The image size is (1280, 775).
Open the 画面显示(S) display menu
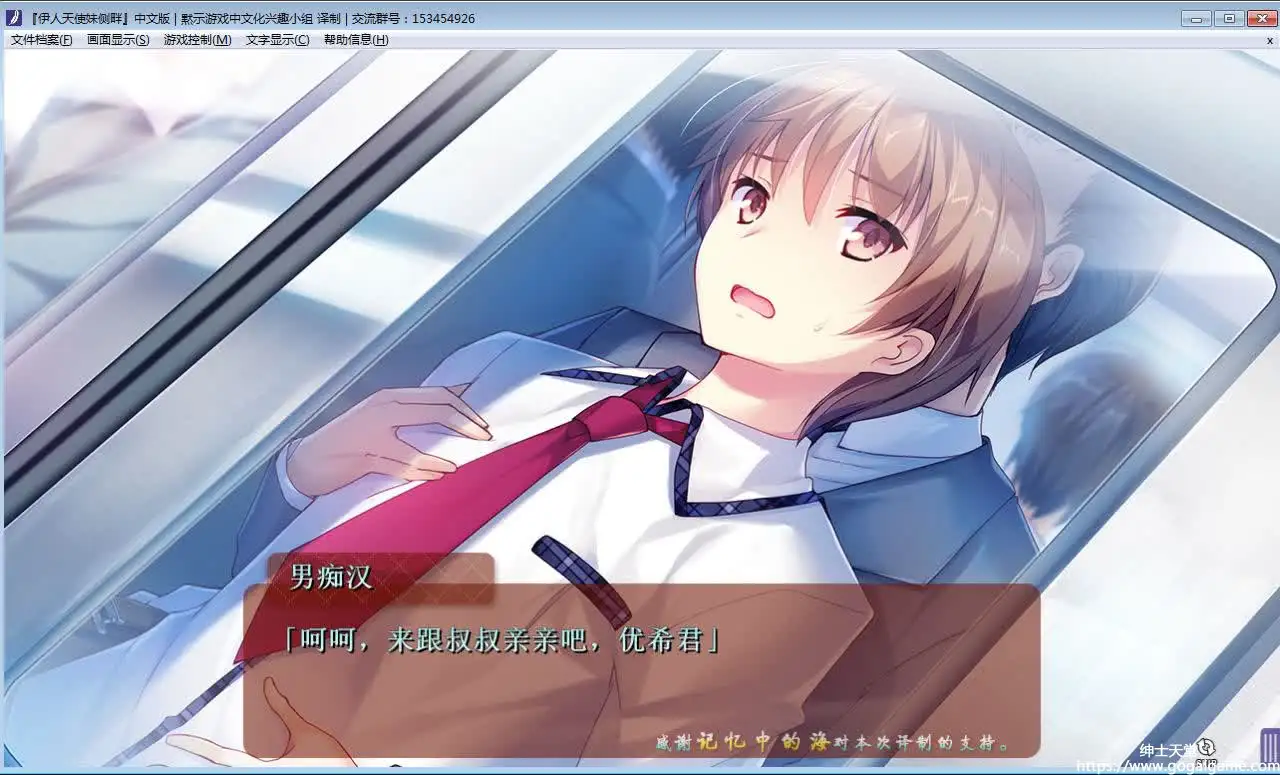coord(118,40)
